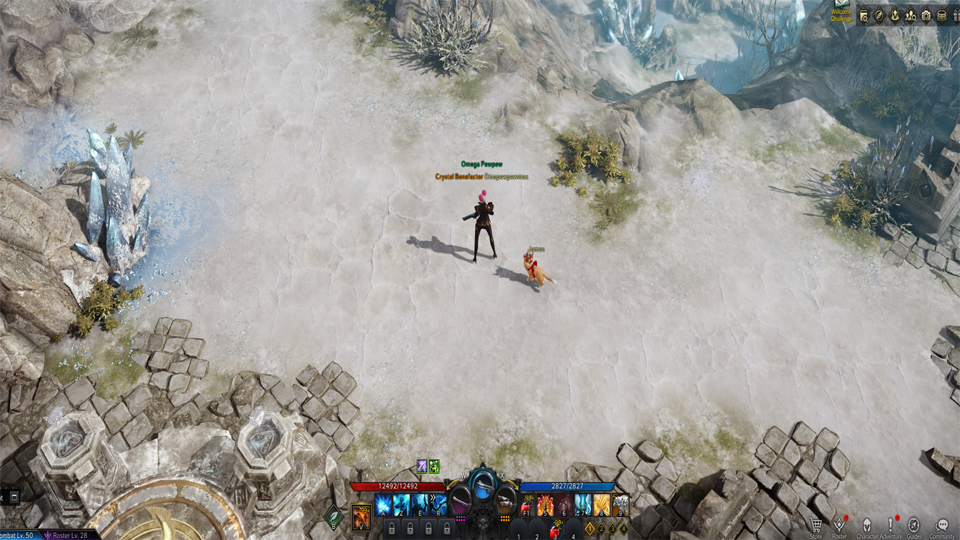Use the red potion in F1 slot
Screen dimensions: 960x540
[x=525, y=506]
